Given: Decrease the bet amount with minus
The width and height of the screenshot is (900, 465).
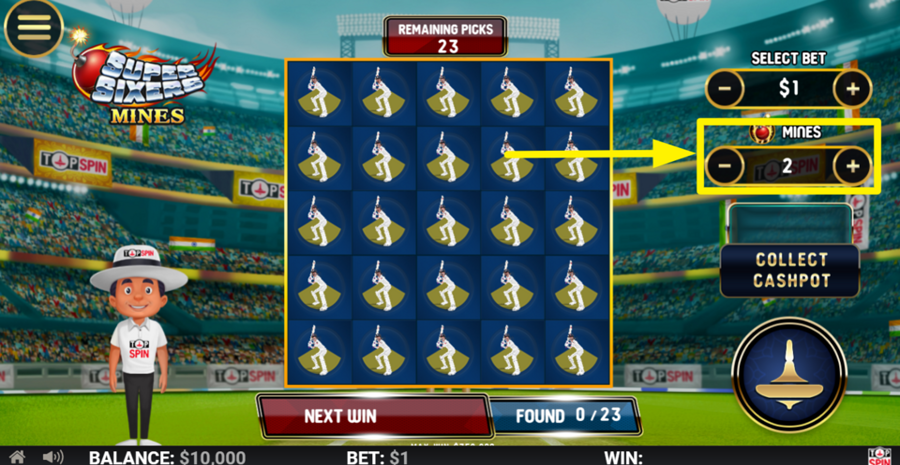Looking at the screenshot, I should 726,89.
